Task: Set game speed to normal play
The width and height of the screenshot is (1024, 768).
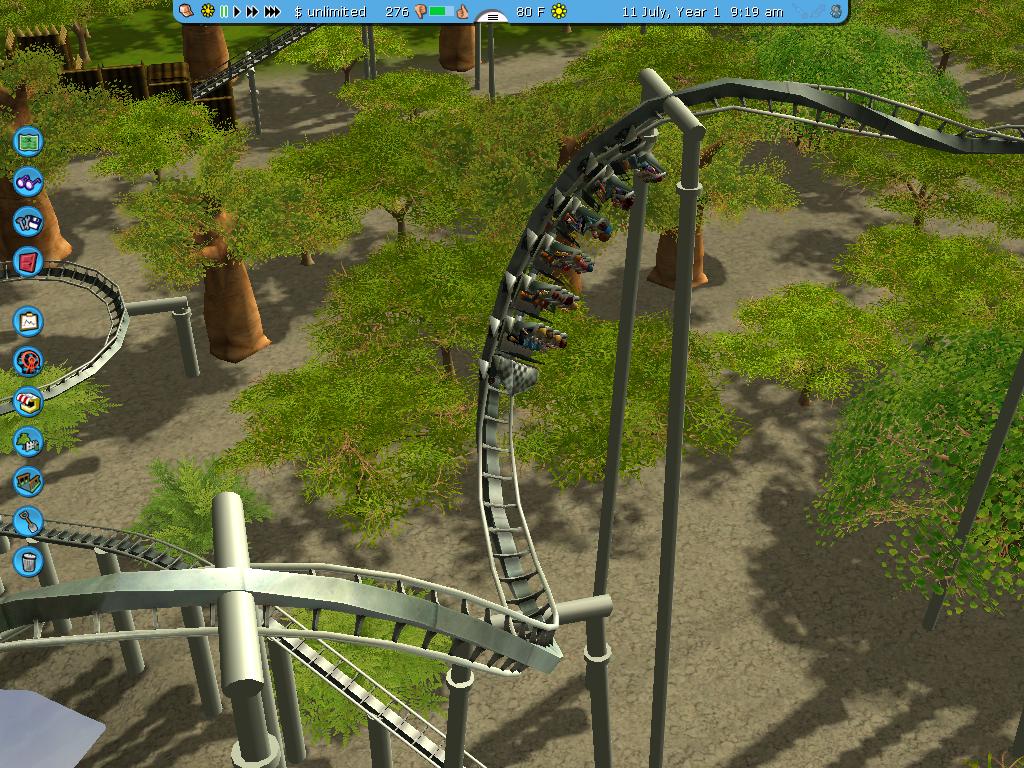Action: pos(238,12)
